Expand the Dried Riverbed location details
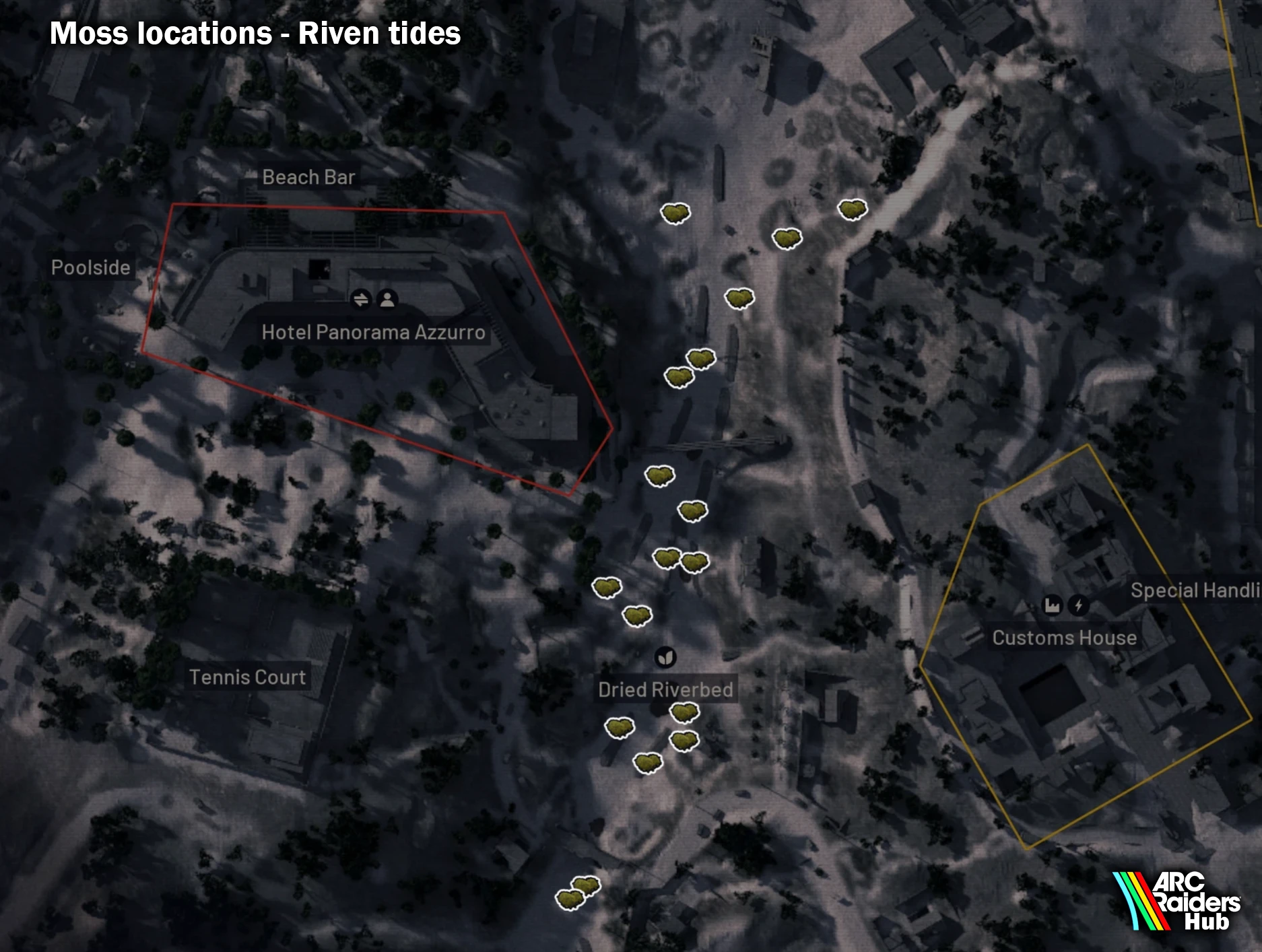This screenshot has width=1262, height=952. pyautogui.click(x=666, y=689)
